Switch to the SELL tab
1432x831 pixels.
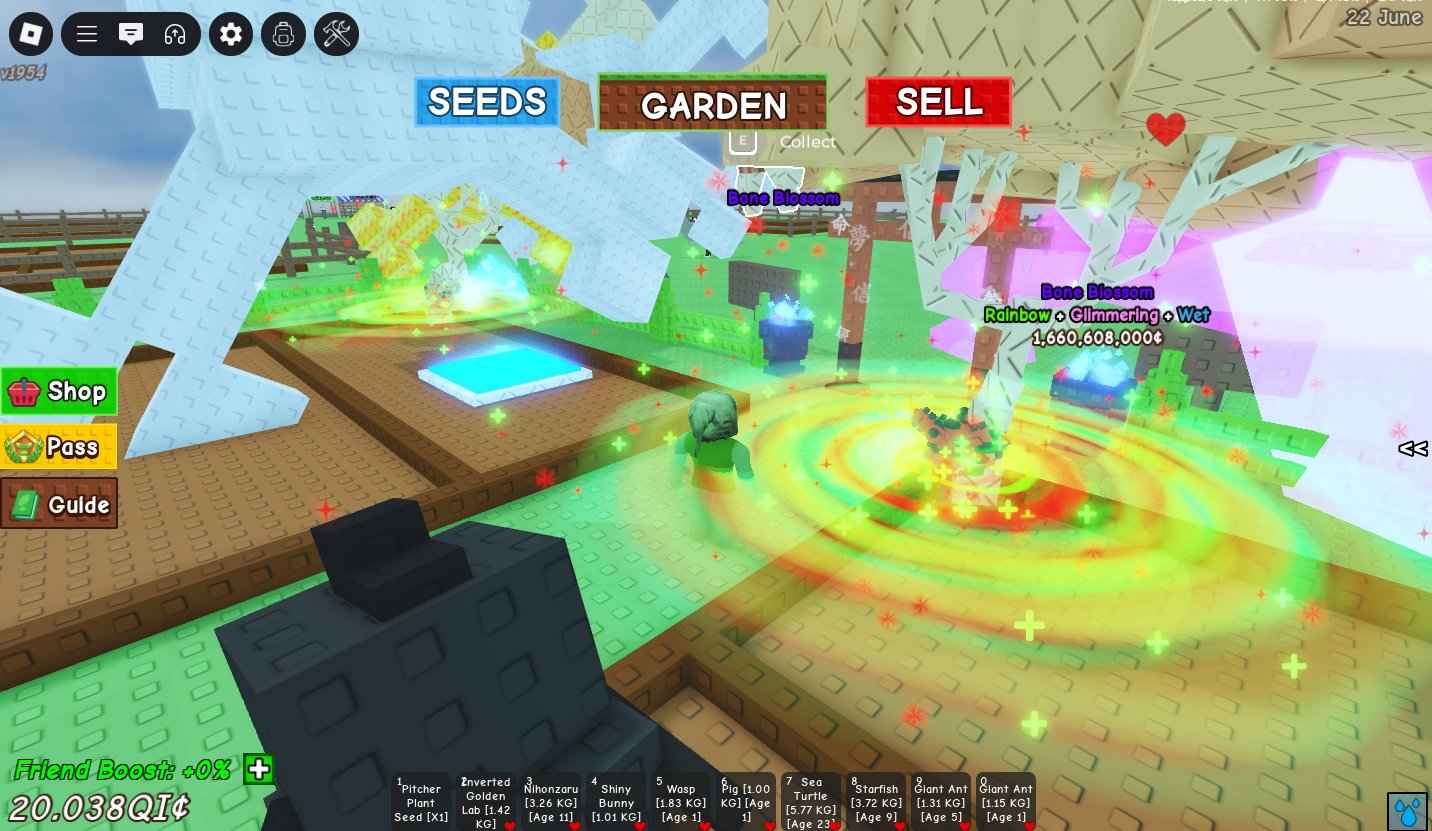tap(937, 100)
